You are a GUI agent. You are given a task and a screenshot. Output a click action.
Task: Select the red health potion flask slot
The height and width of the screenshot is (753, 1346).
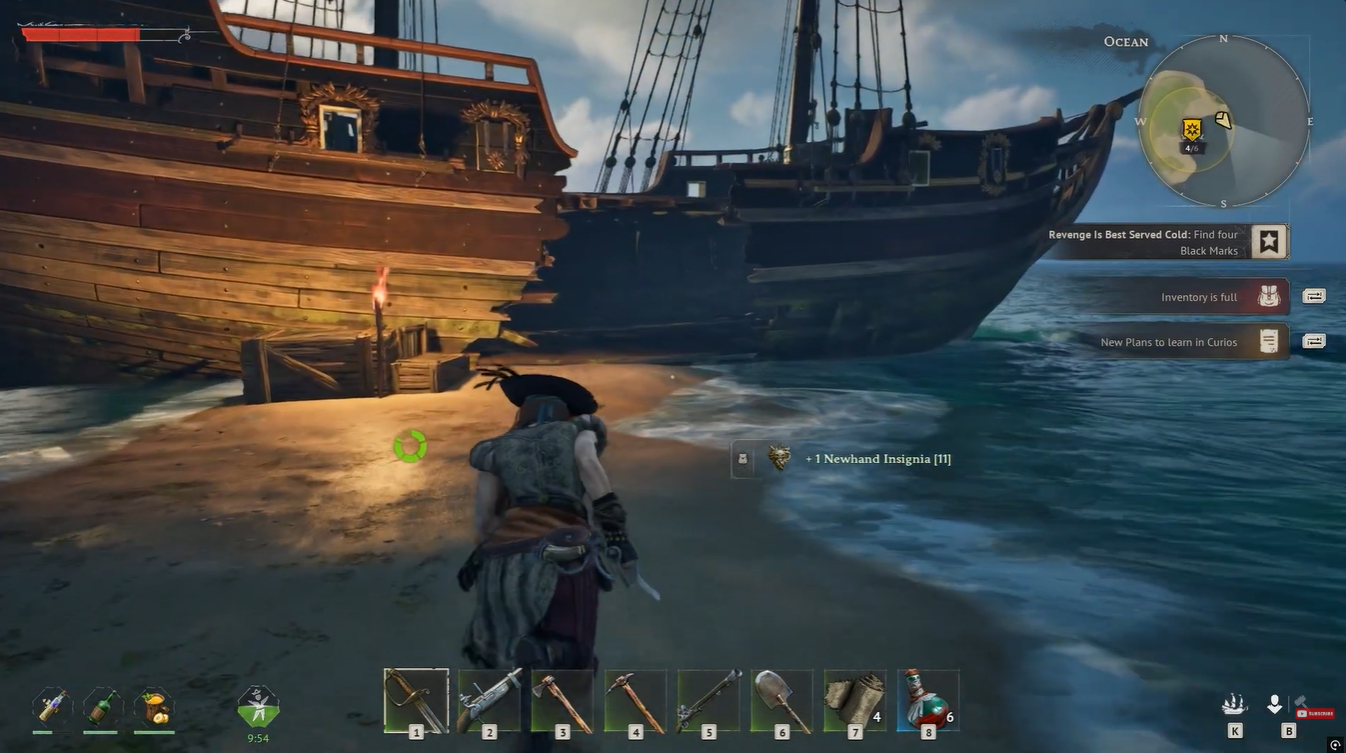(x=928, y=700)
